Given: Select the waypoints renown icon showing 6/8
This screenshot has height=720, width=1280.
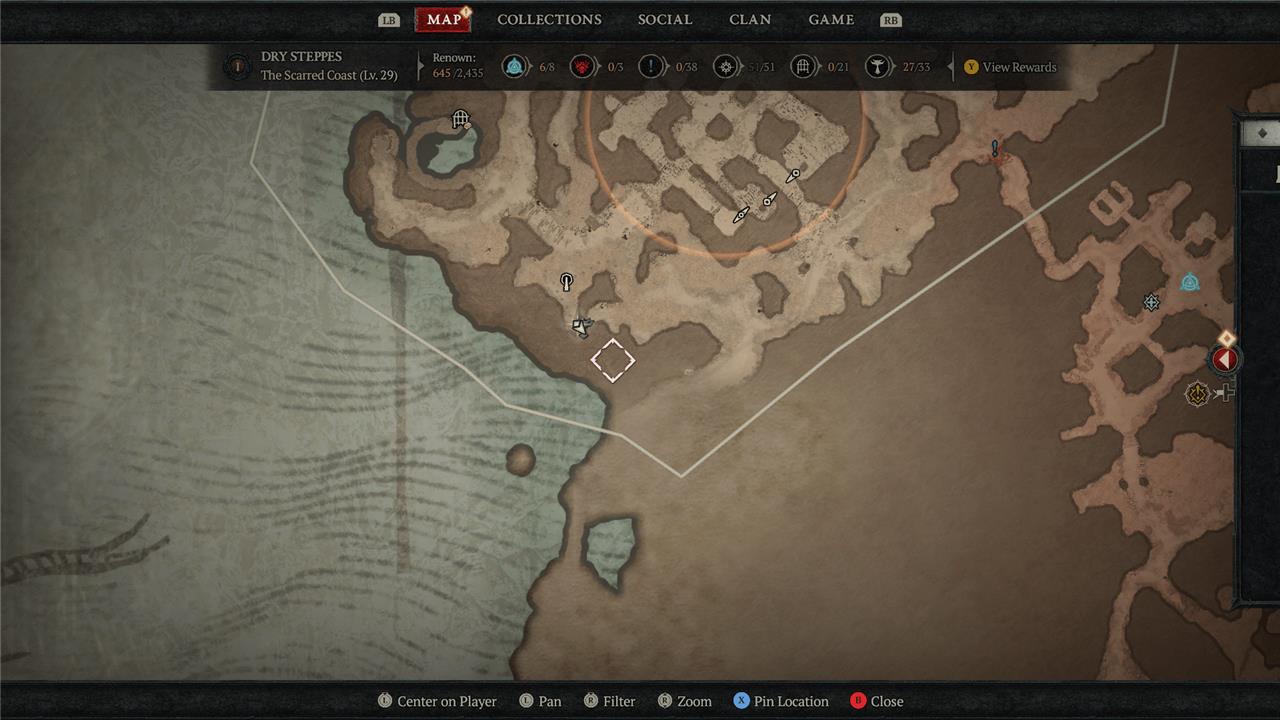Looking at the screenshot, I should (x=514, y=67).
